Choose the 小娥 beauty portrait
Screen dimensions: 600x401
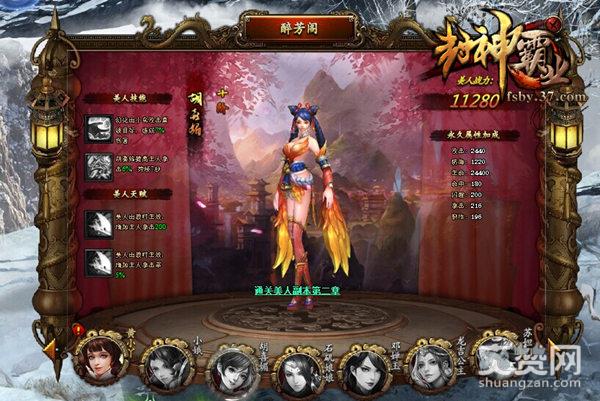coord(166,366)
